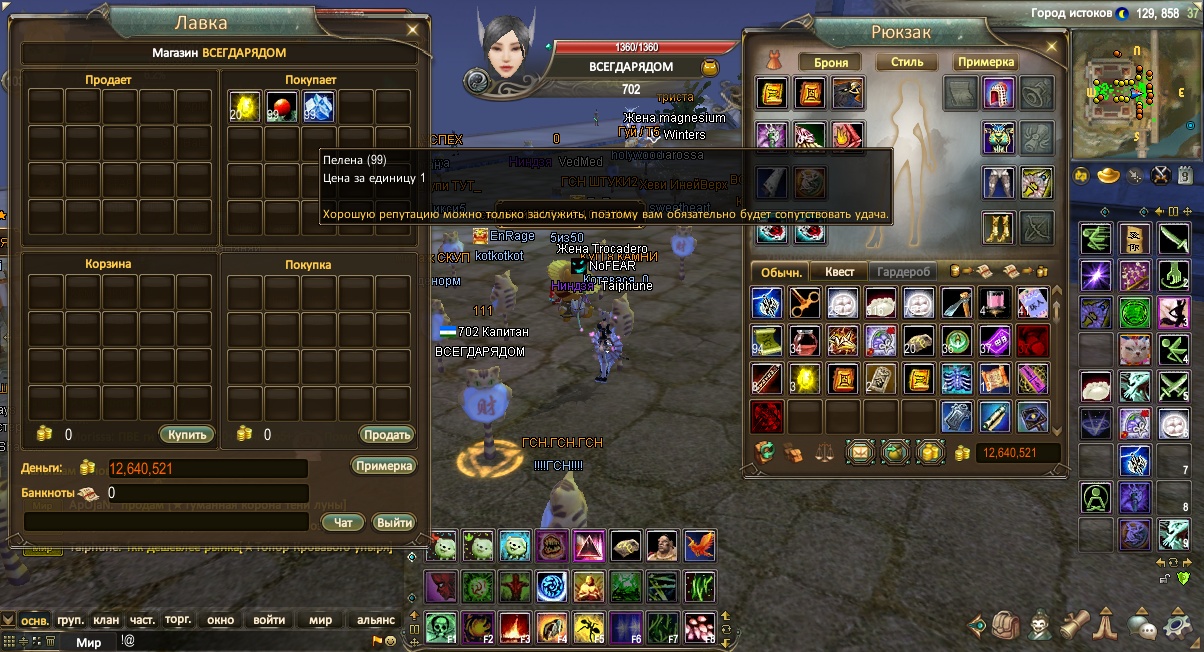Switch to the Броня tab
This screenshot has height=652, width=1204.
(x=831, y=62)
